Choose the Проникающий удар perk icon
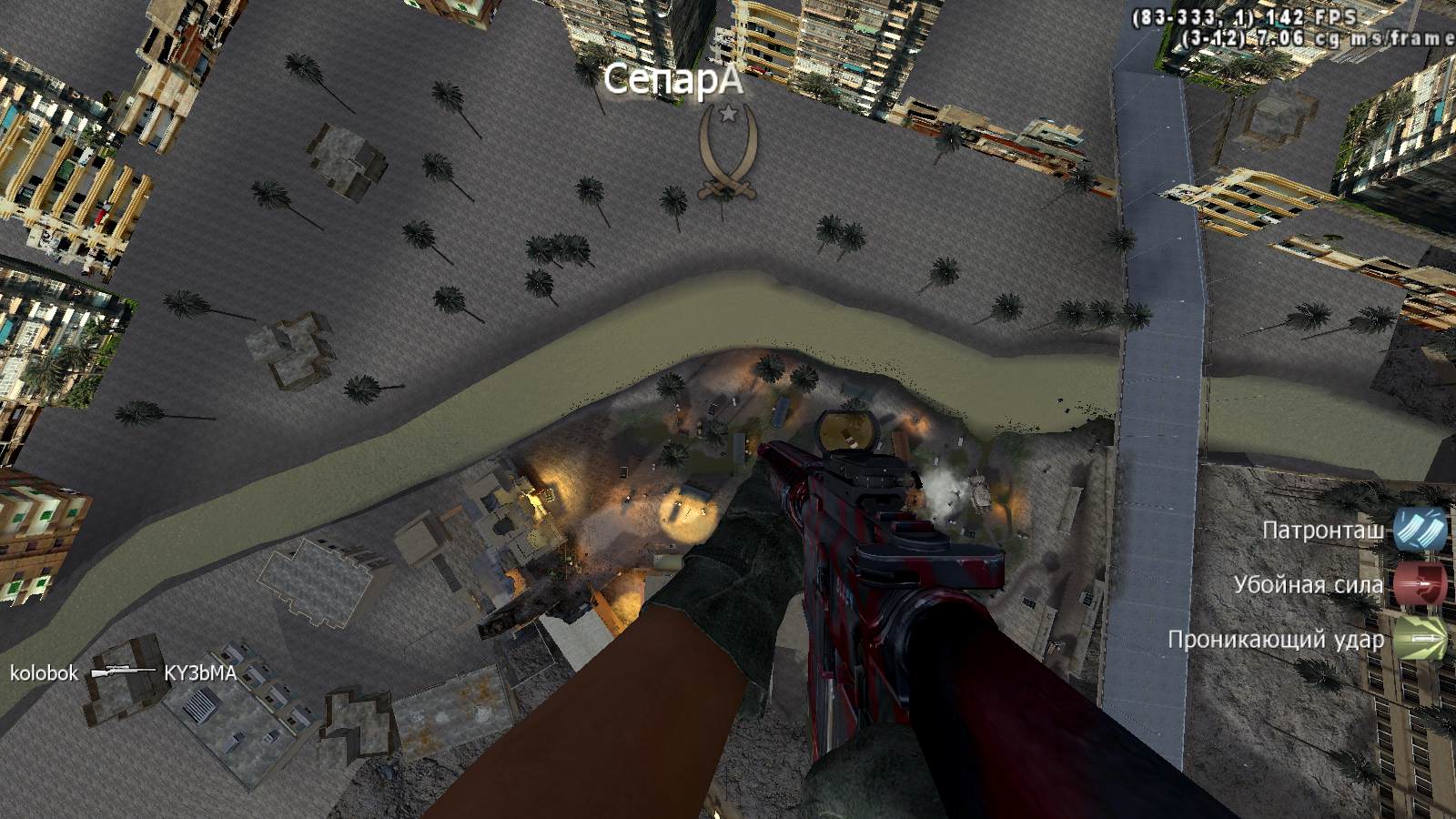1456x819 pixels. [x=1421, y=639]
